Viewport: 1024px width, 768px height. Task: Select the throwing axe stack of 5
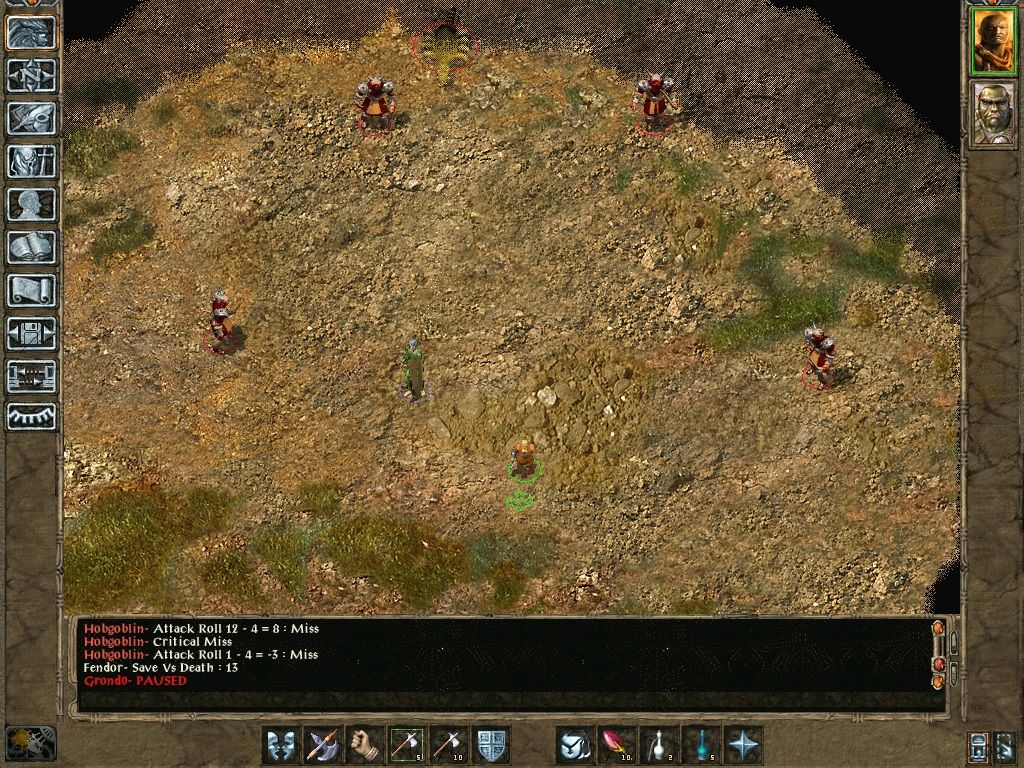tap(406, 745)
